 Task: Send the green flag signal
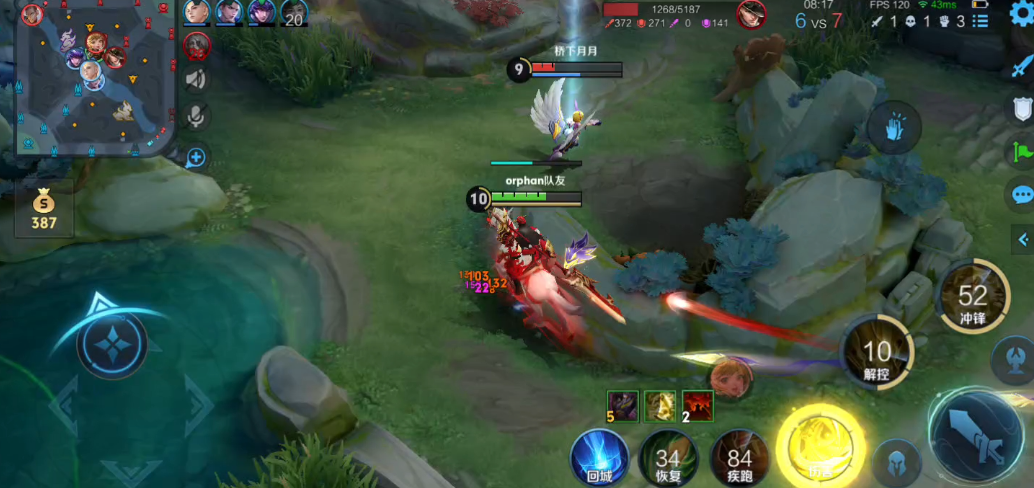coord(1022,152)
